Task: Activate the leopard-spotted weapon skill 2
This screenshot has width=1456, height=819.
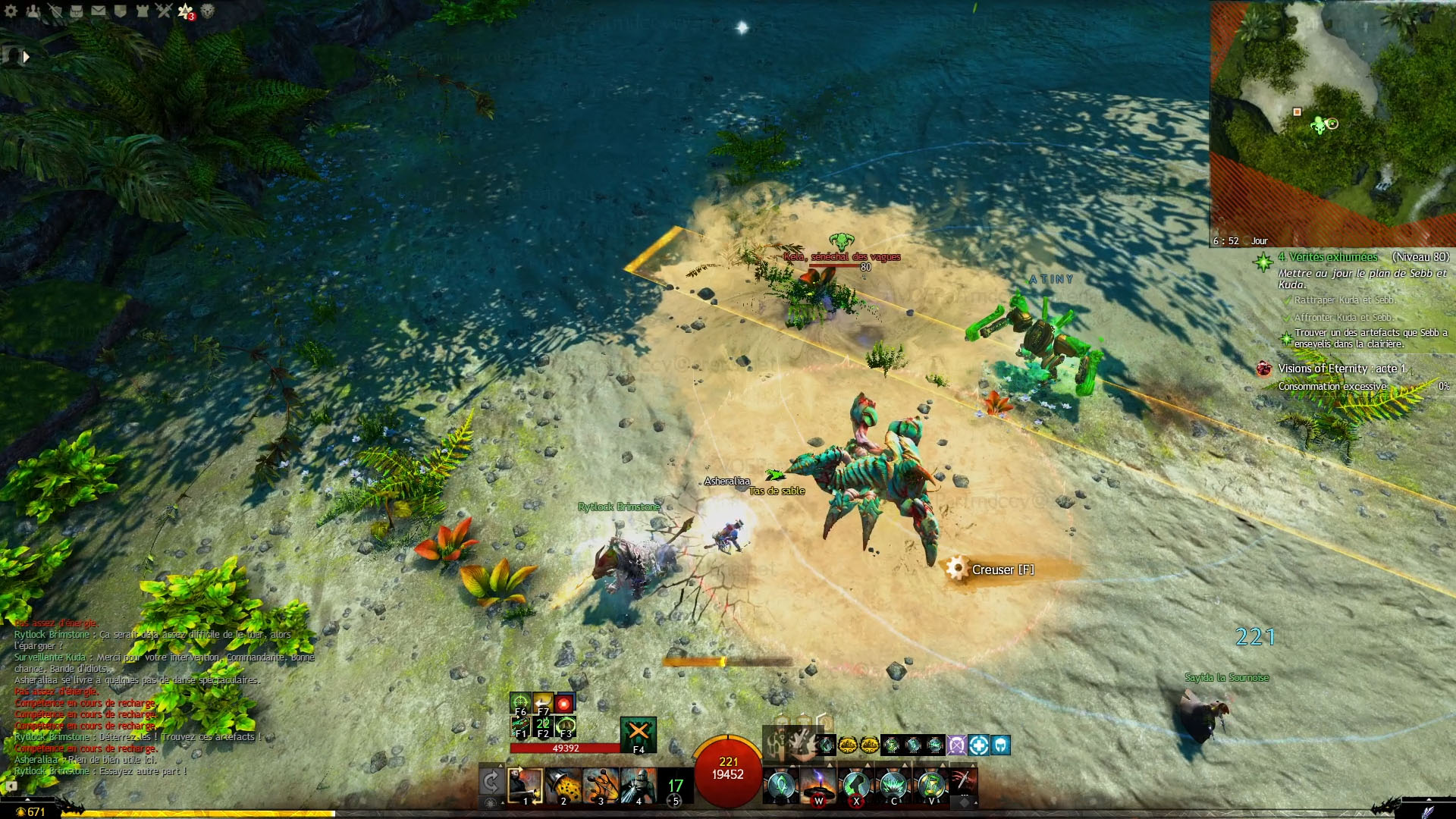Action: tap(563, 786)
